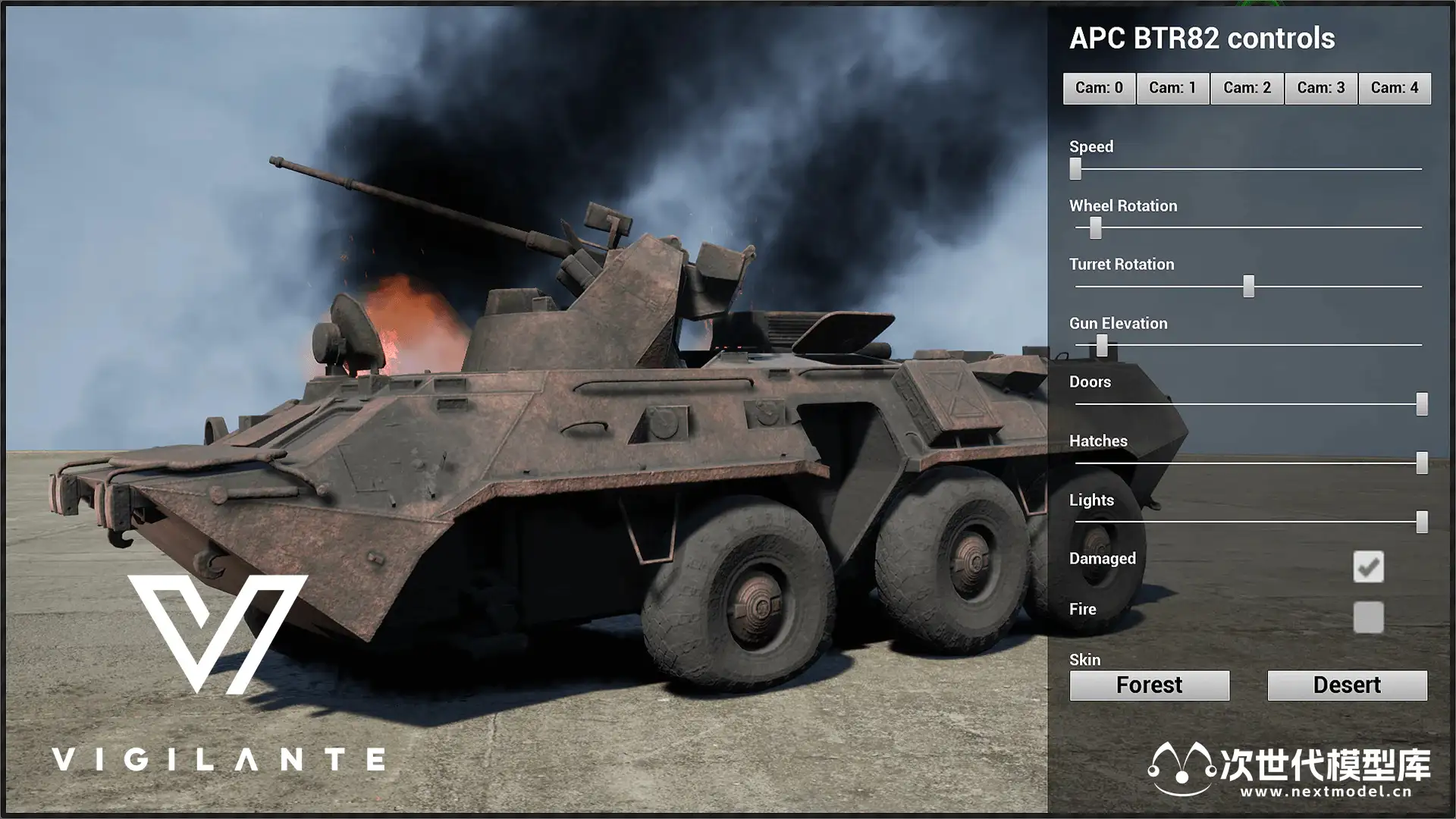The image size is (1456, 819).
Task: Activate the Cam: 3 camera
Action: point(1320,88)
